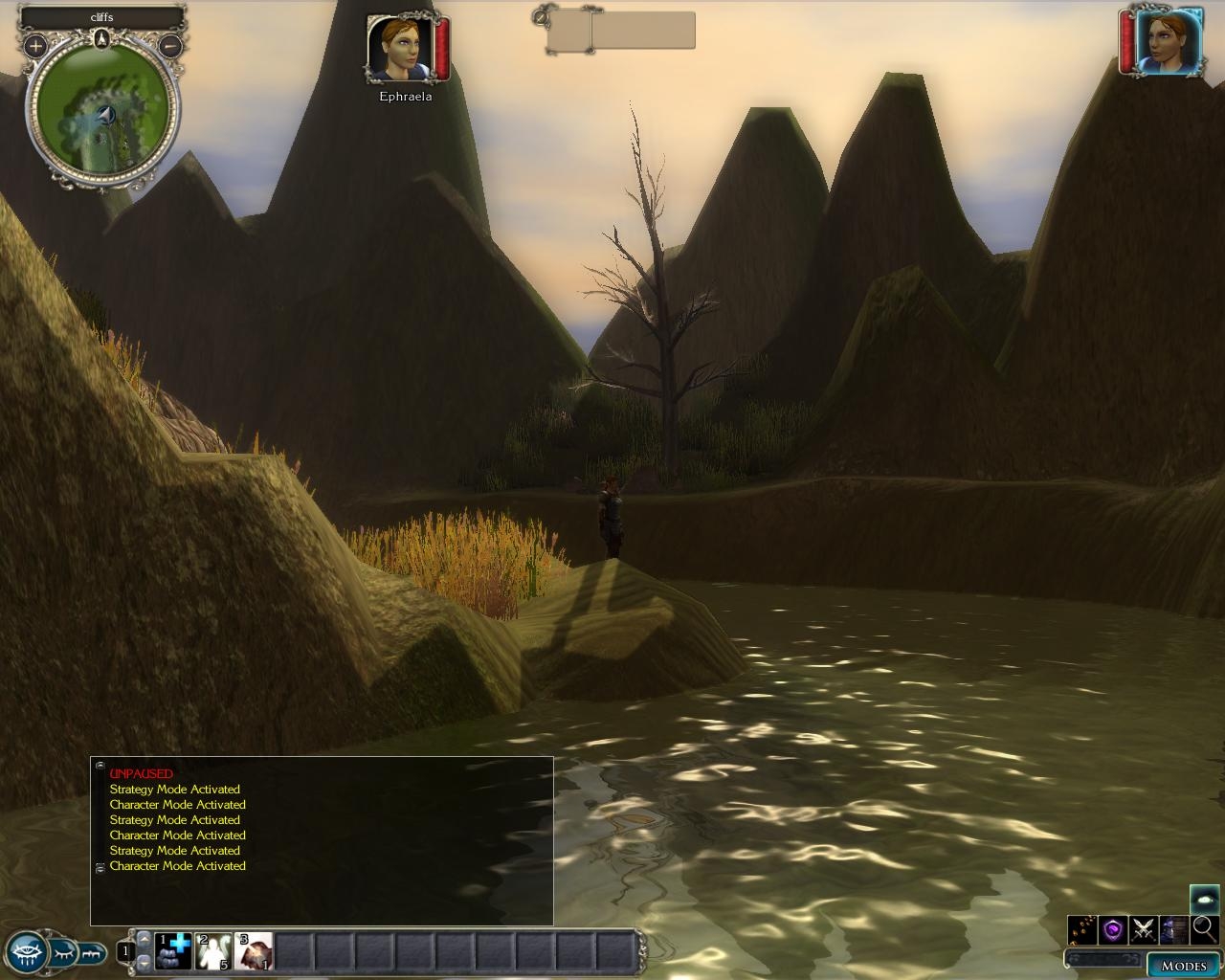Zoom out the minimap with the minus button
This screenshot has width=1225, height=980.
[x=170, y=45]
